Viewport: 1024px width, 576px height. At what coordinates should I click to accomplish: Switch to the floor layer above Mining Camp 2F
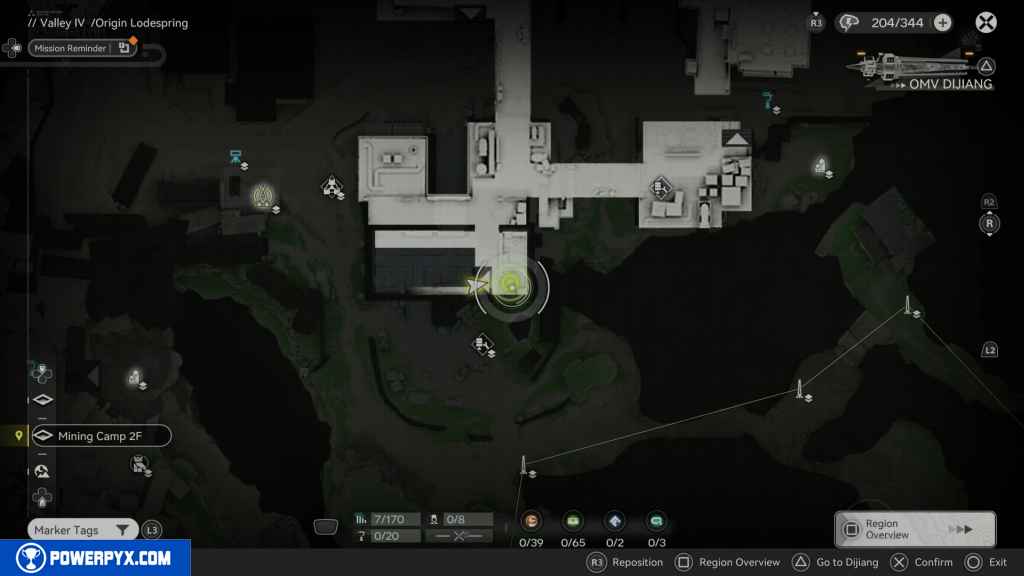pos(42,401)
